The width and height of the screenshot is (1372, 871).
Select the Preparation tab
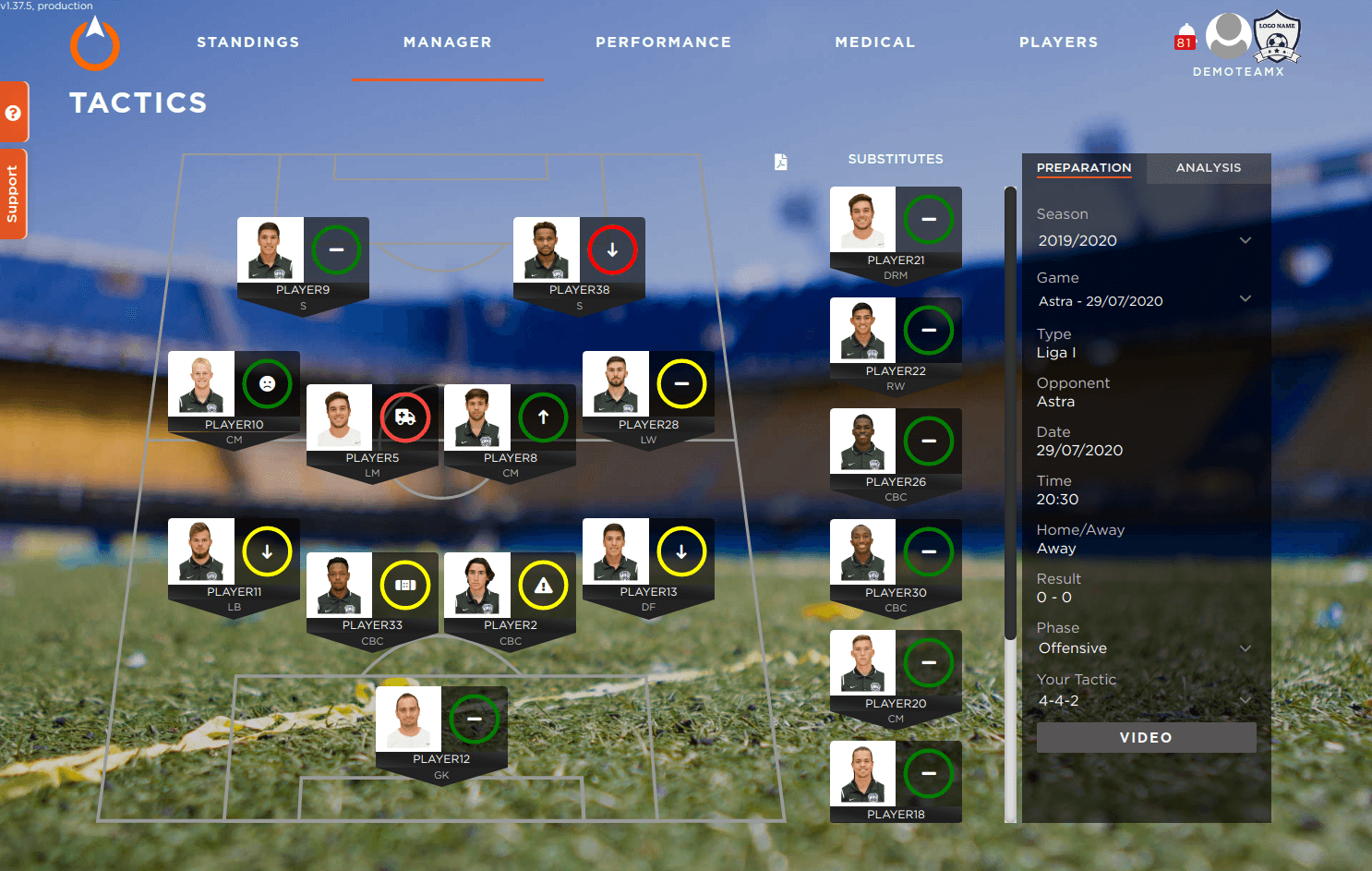1083,168
